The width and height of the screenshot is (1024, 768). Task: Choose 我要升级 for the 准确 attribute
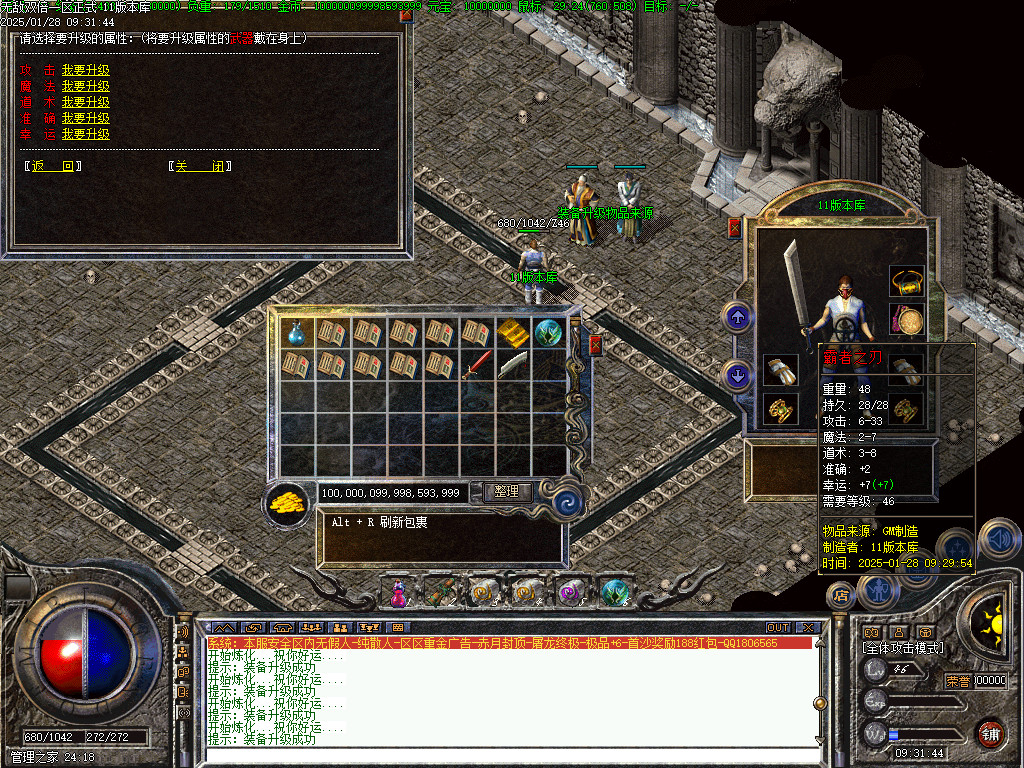[85, 118]
